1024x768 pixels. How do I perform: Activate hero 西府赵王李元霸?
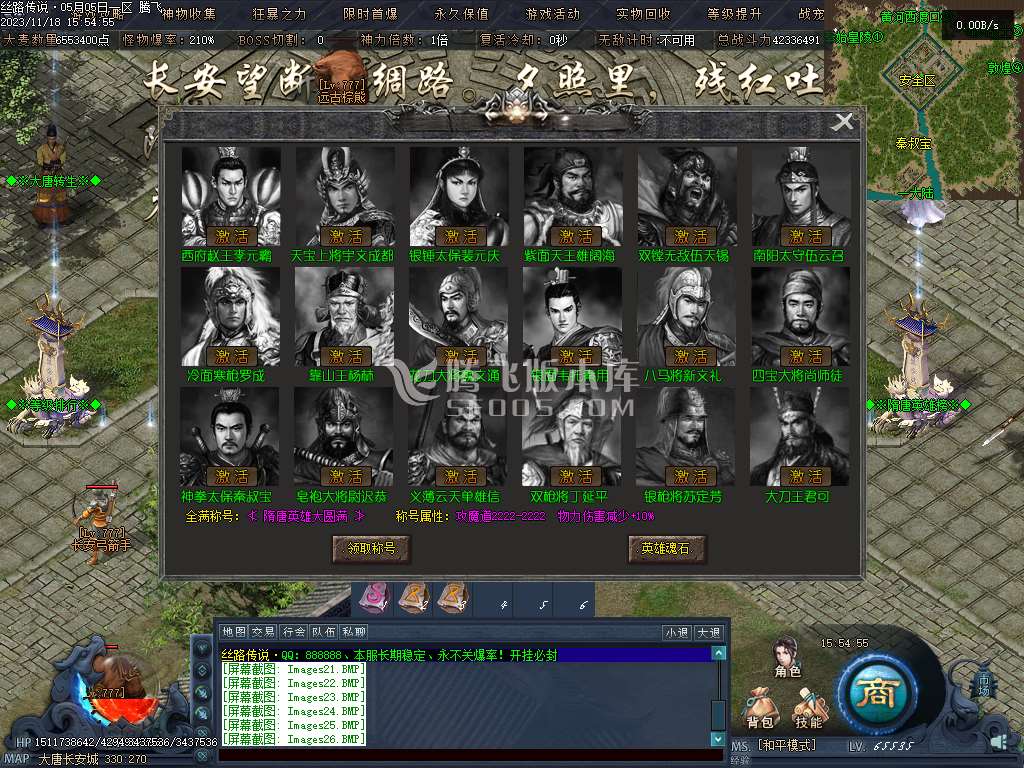232,237
